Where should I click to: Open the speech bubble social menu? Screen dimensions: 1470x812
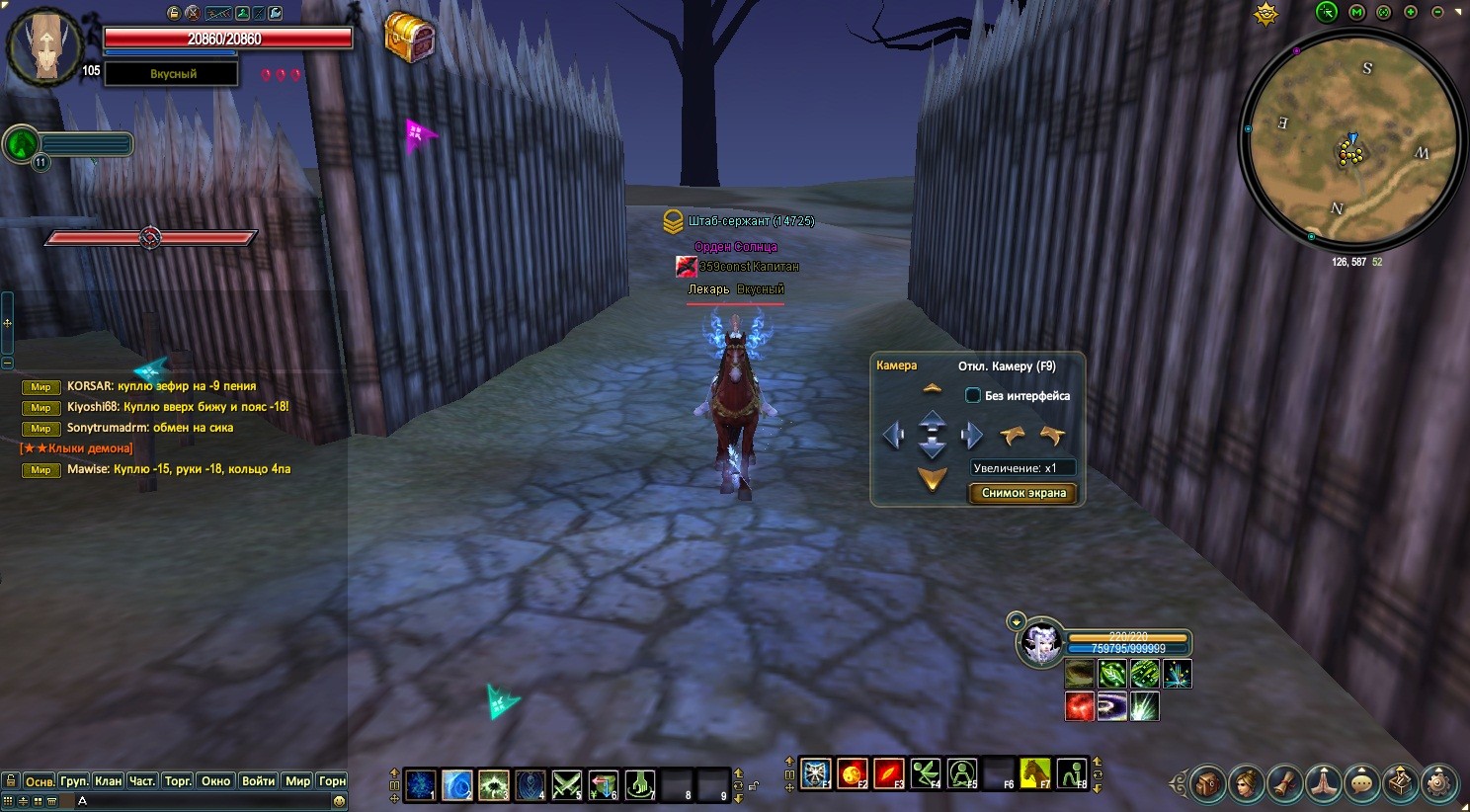[1362, 783]
